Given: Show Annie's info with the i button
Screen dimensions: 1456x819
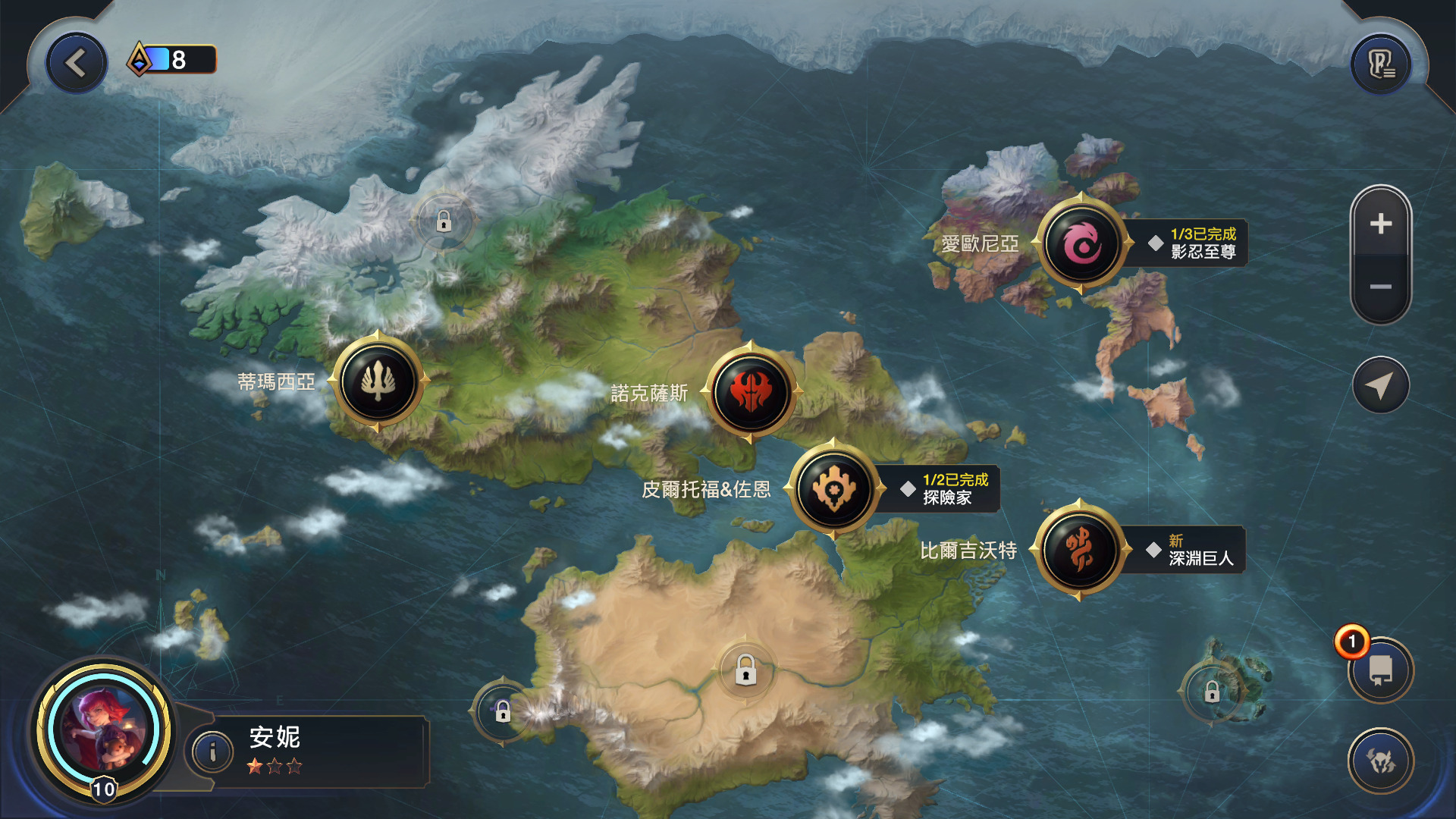Looking at the screenshot, I should tap(212, 752).
